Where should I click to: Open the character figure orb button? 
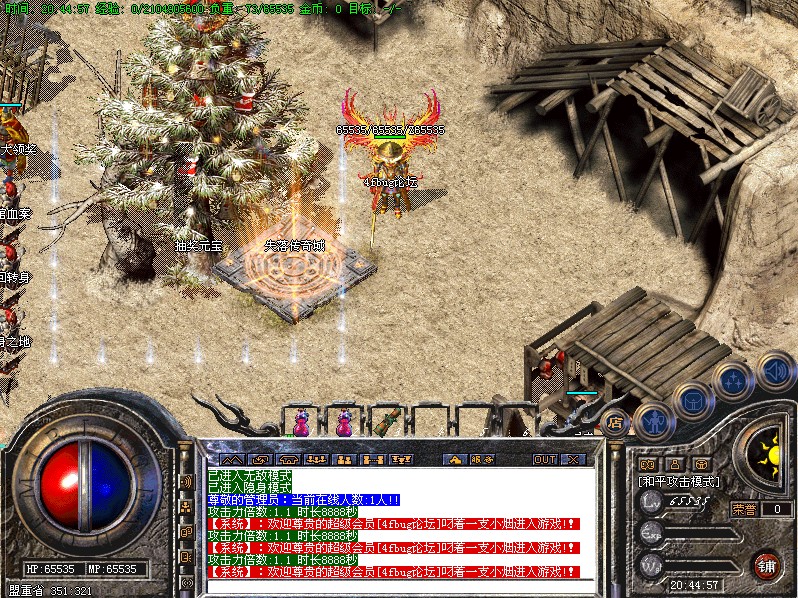click(653, 420)
